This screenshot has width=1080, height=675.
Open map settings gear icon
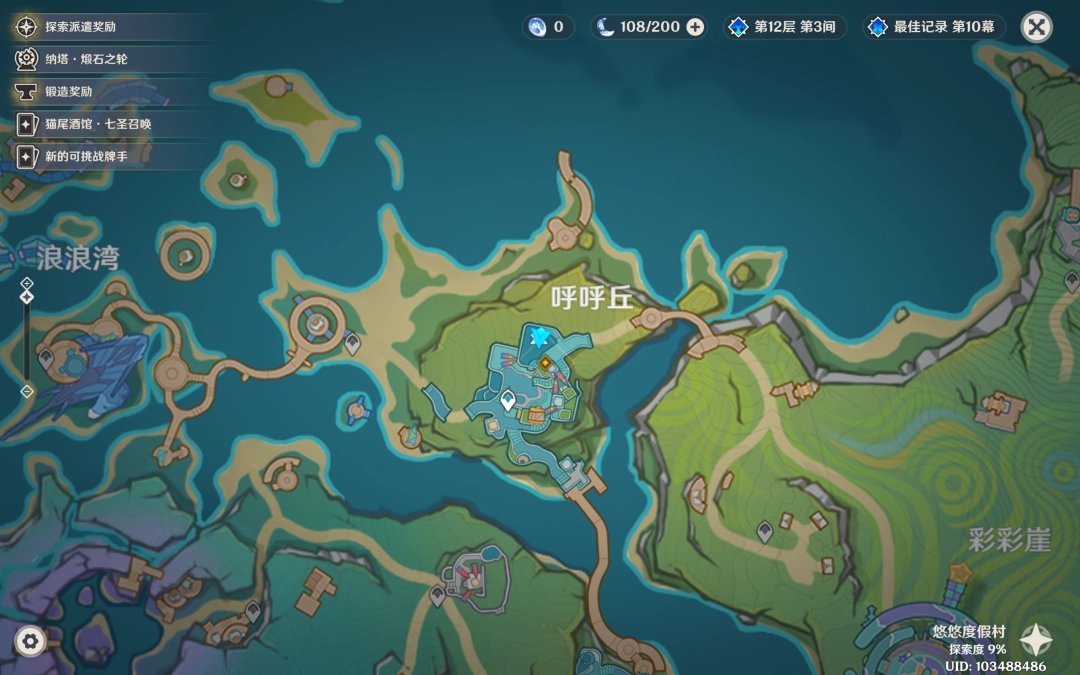tap(29, 640)
